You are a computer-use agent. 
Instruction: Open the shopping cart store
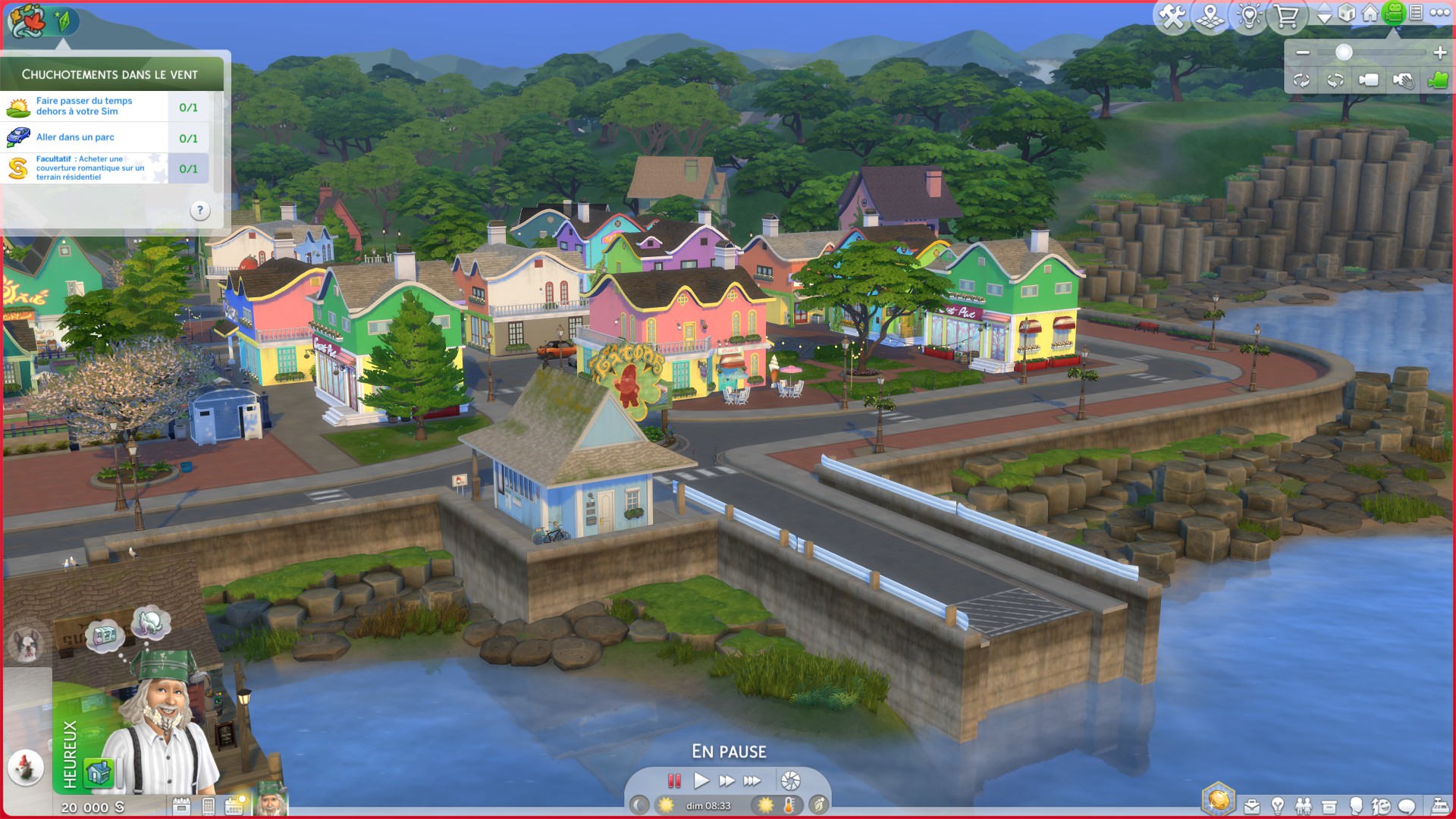1287,16
